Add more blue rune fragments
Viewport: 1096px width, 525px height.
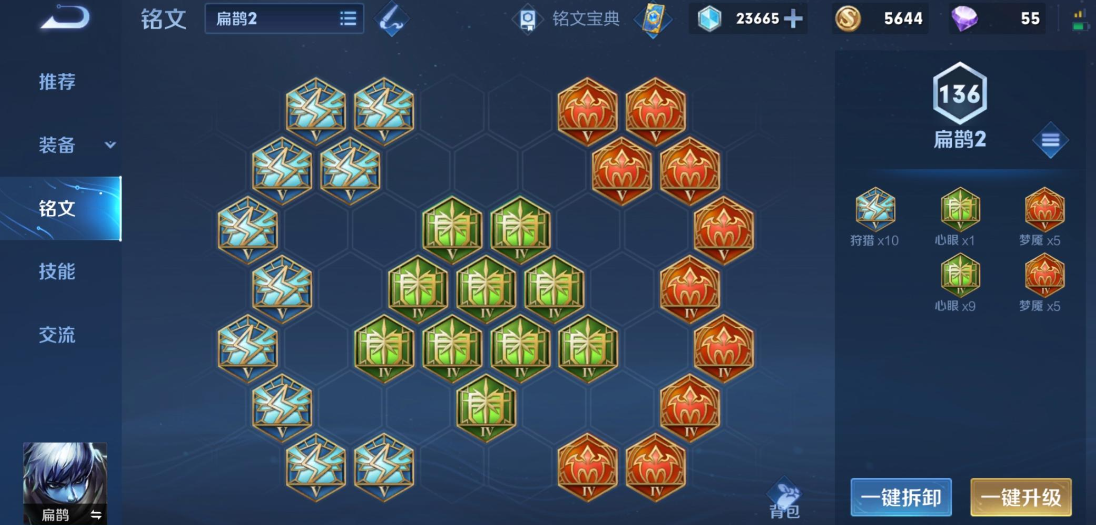click(793, 19)
